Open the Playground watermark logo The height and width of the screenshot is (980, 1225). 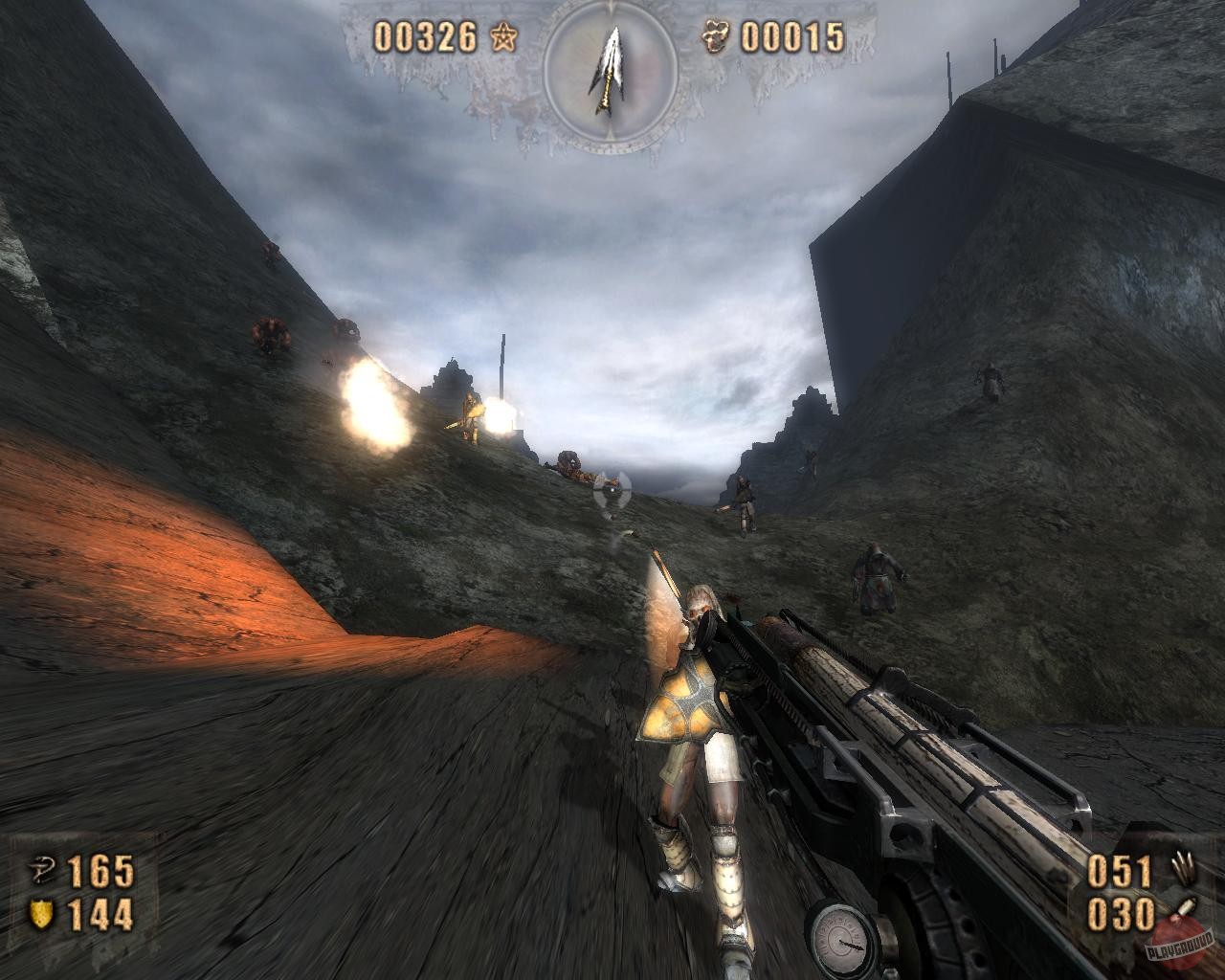click(1183, 945)
